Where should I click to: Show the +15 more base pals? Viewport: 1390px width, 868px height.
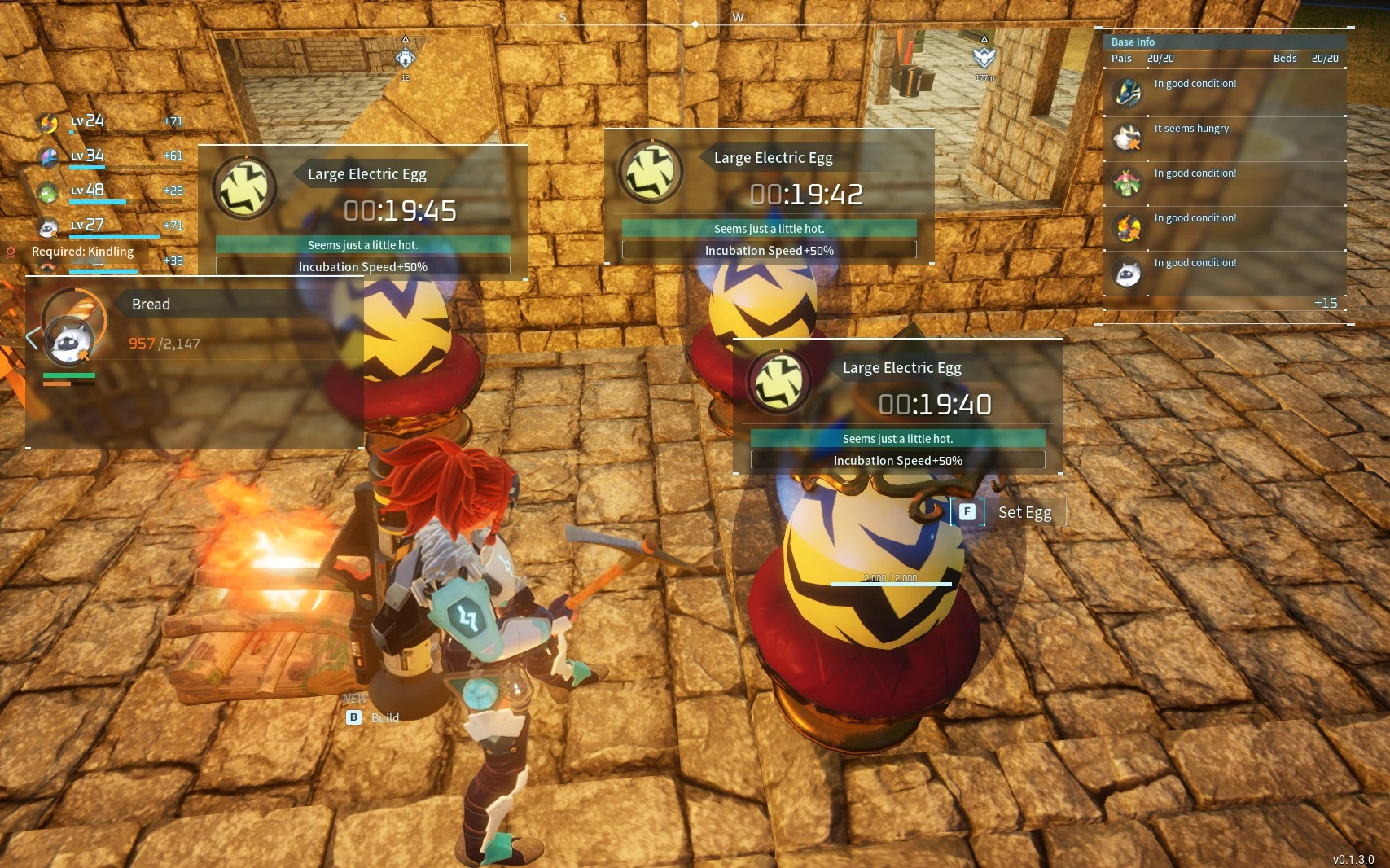point(1325,303)
